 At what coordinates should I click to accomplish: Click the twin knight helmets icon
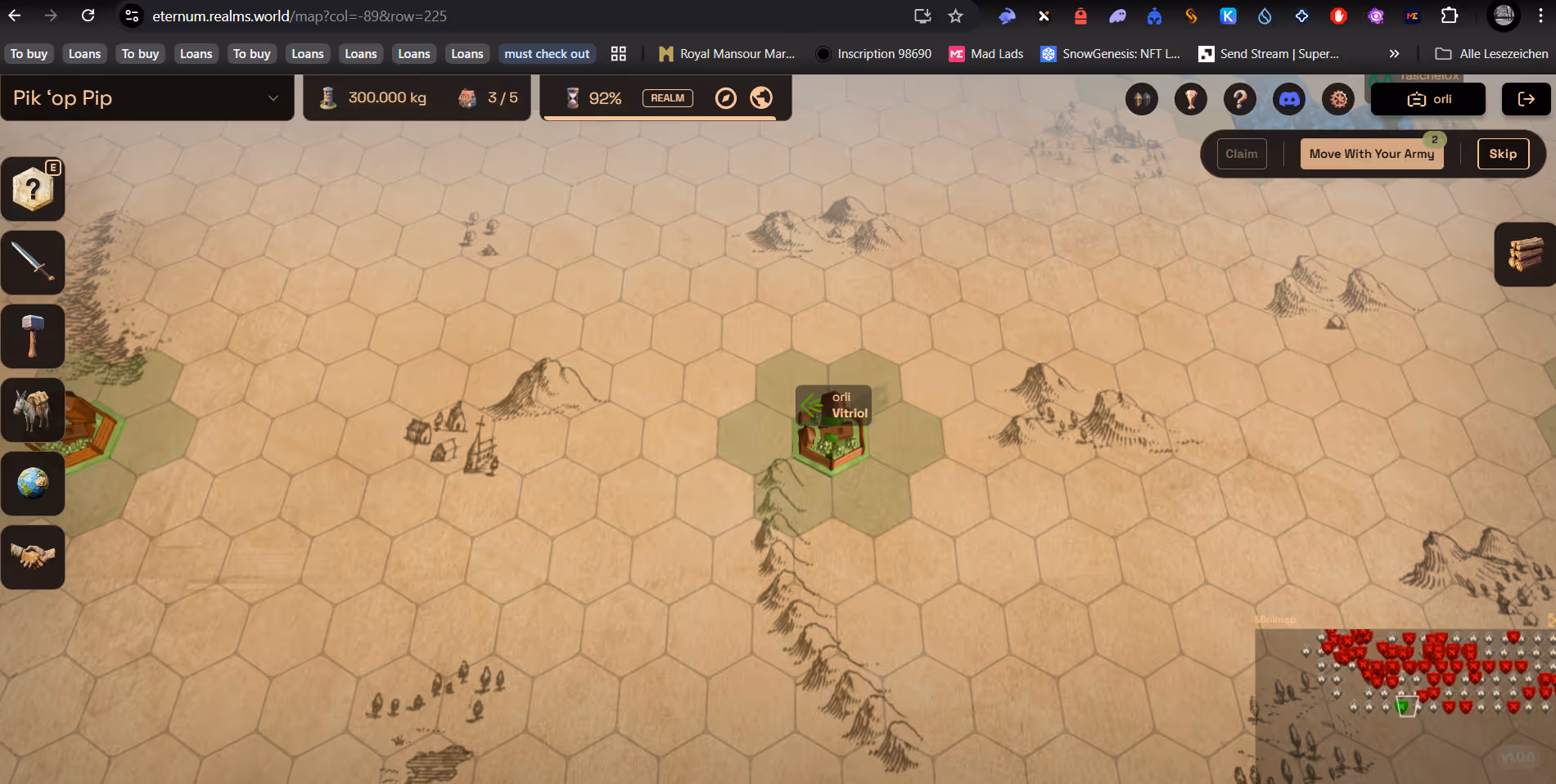(x=1141, y=99)
